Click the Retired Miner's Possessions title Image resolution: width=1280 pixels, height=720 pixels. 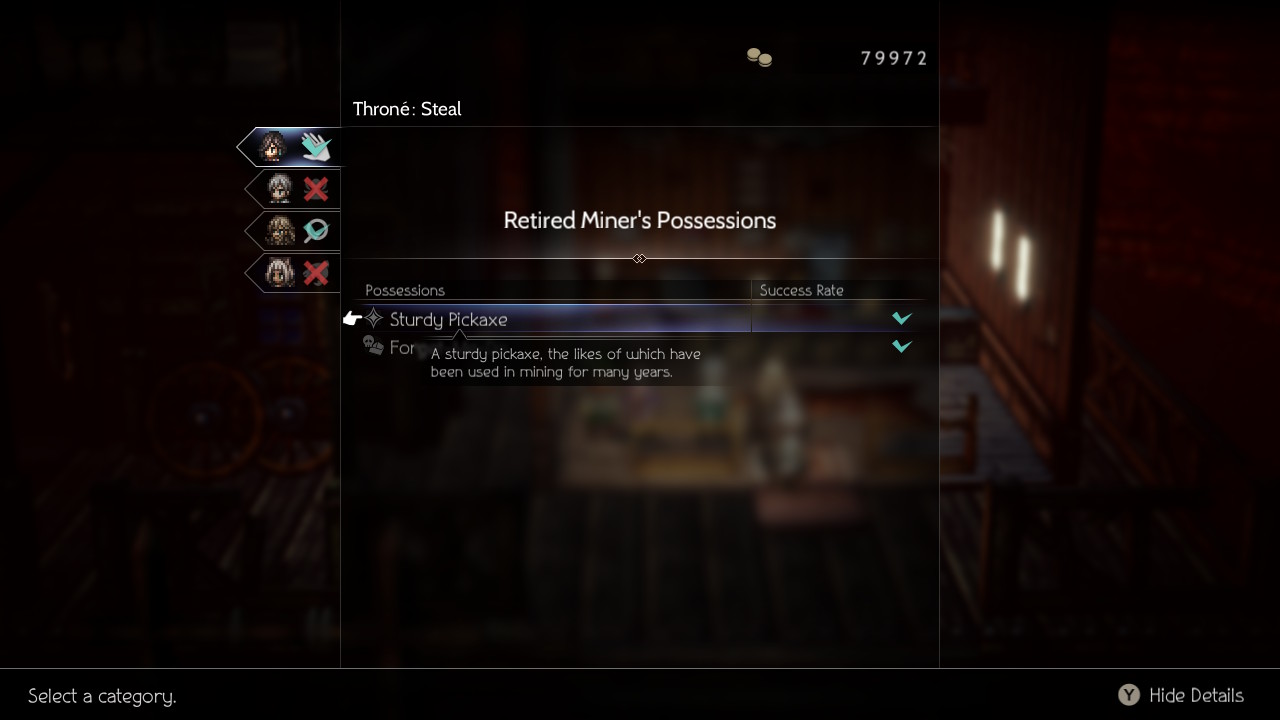coord(639,220)
